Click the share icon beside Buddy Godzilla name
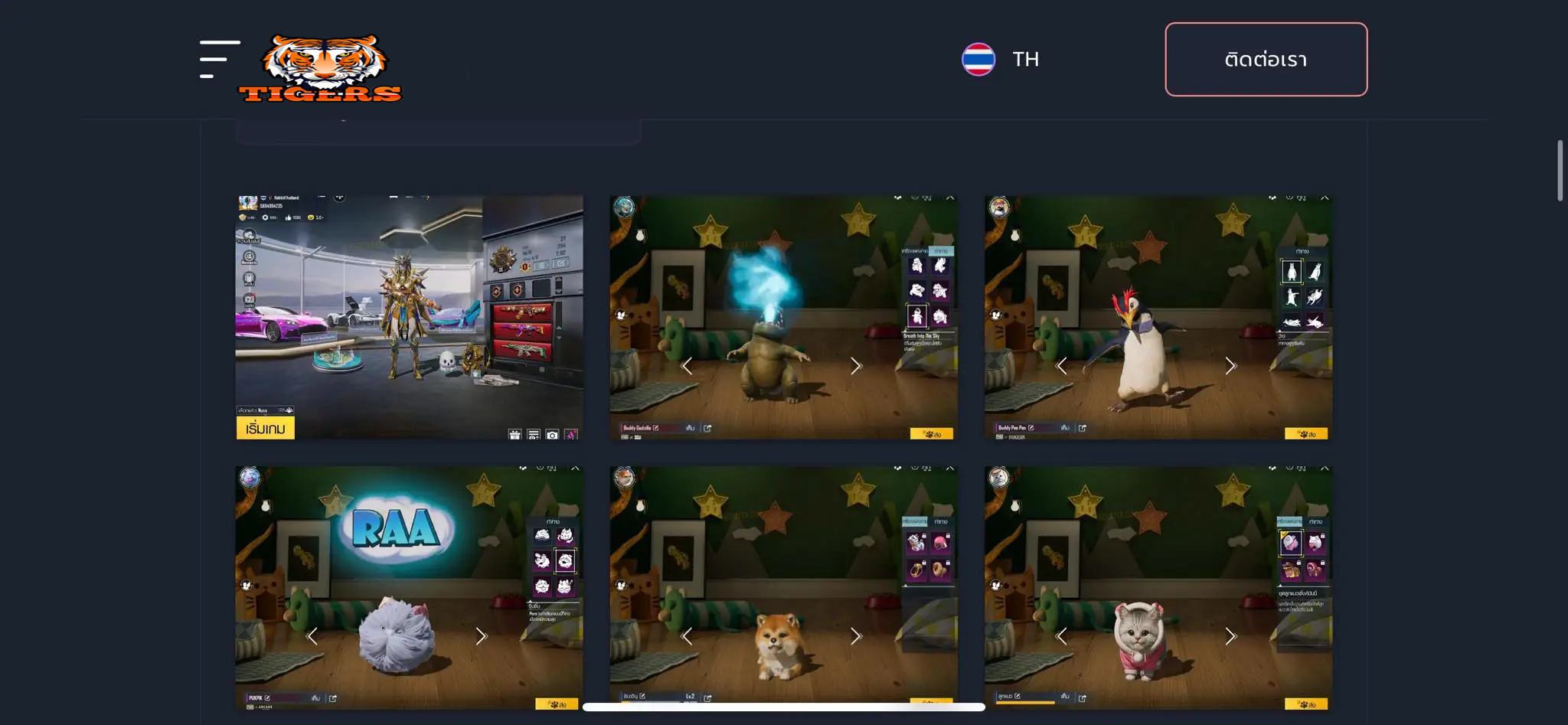Viewport: 1568px width, 725px height. (x=709, y=429)
